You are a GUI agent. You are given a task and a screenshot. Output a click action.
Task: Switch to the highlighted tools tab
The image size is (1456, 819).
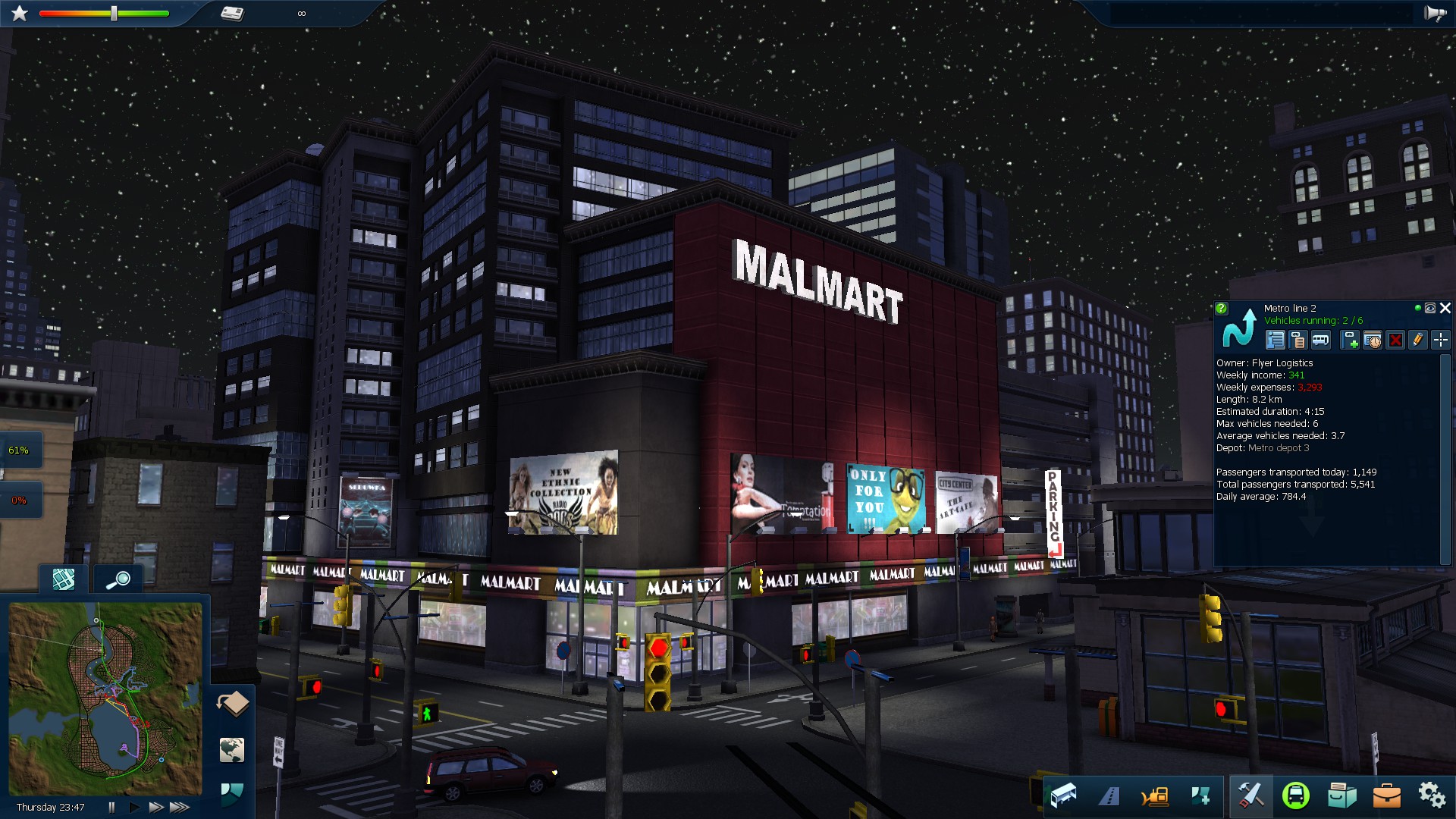(x=1251, y=795)
